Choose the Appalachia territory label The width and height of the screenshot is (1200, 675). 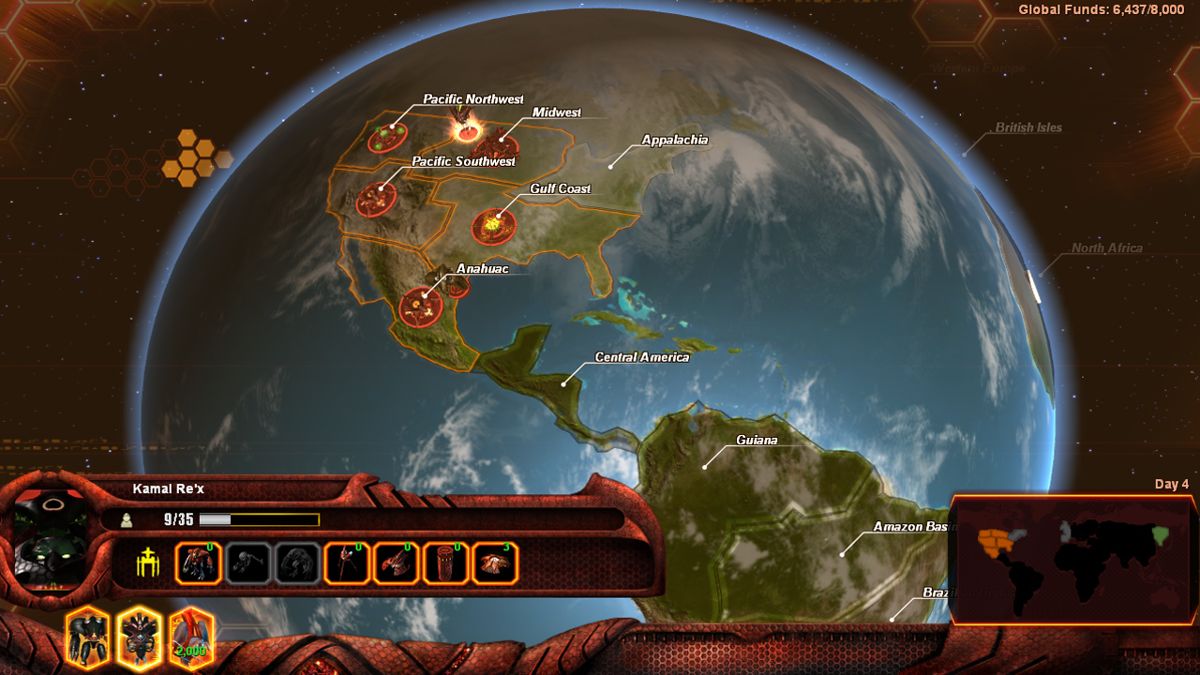coord(674,140)
